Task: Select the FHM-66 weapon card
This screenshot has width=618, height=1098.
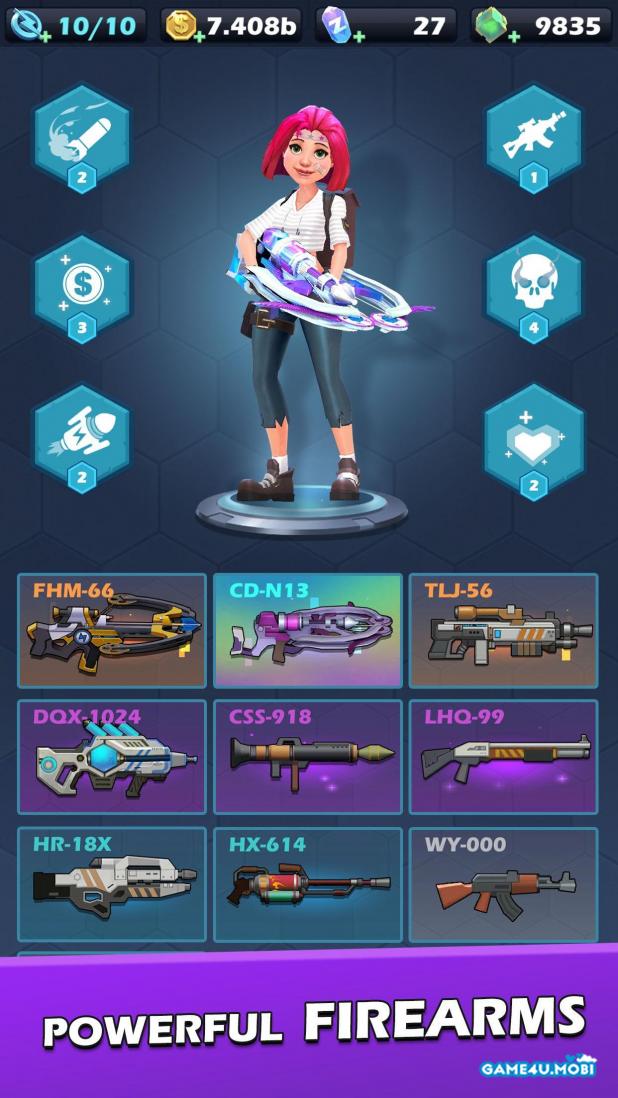Action: click(x=112, y=630)
